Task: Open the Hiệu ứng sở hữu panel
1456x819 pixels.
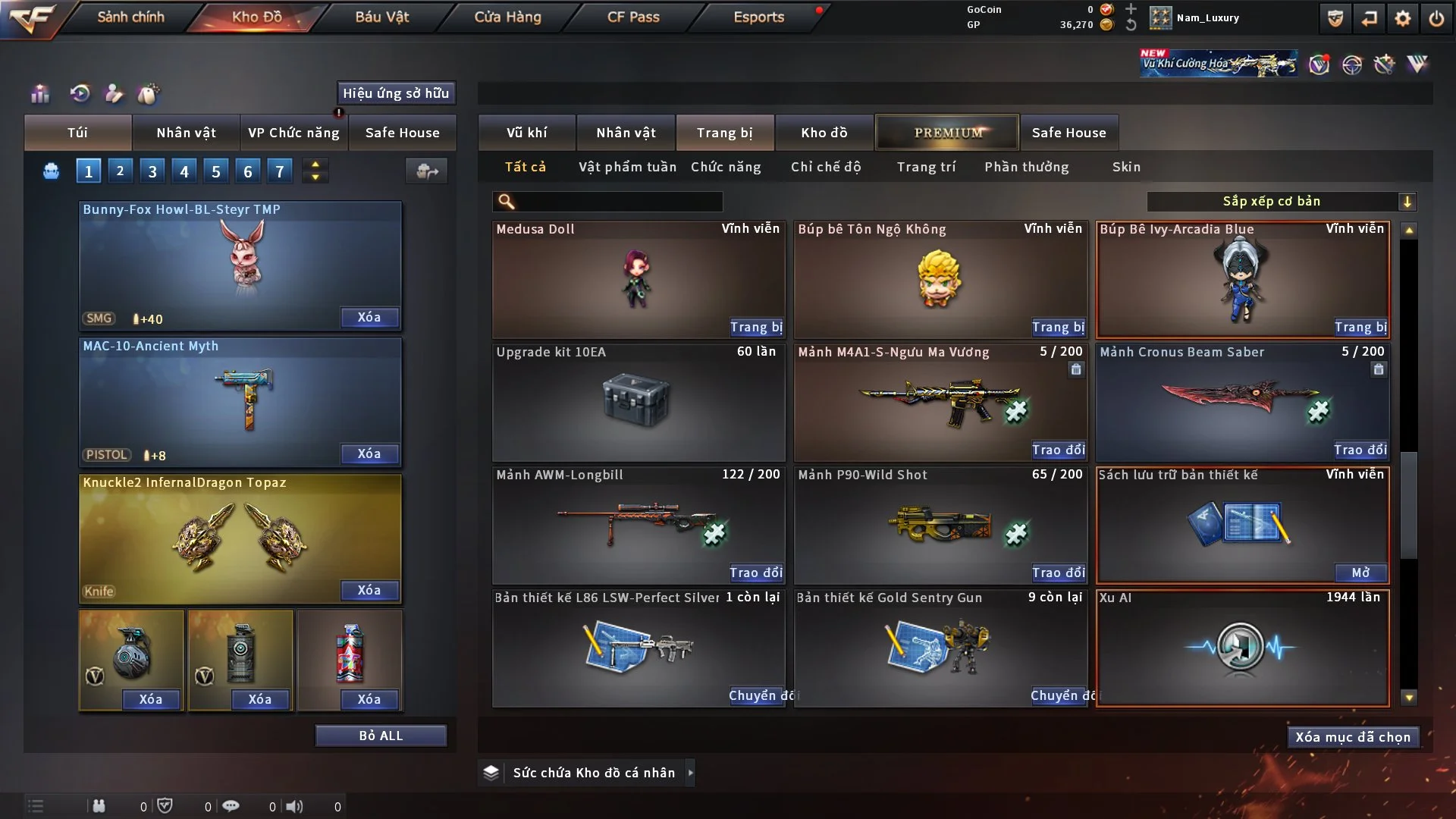Action: (x=396, y=93)
